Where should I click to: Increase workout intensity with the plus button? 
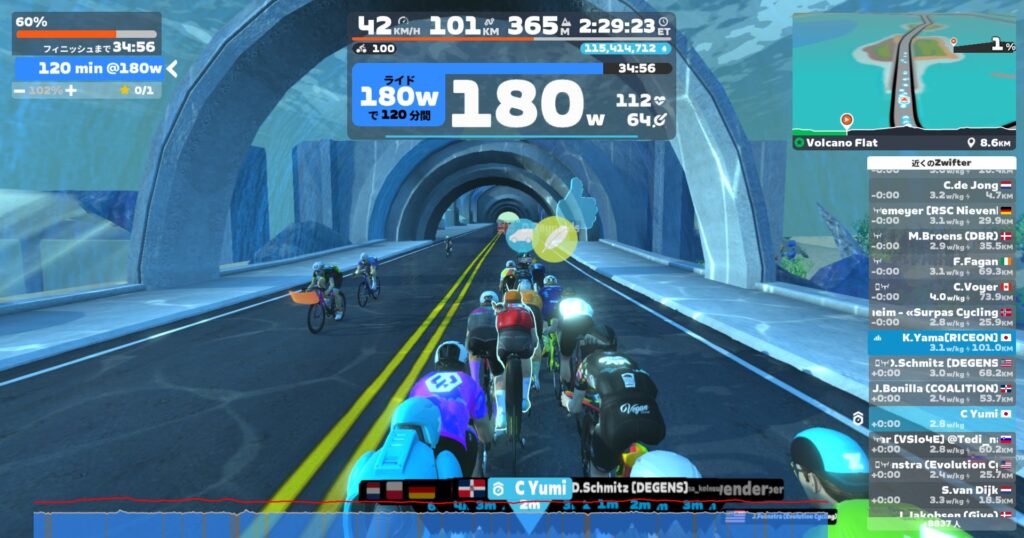(x=71, y=90)
